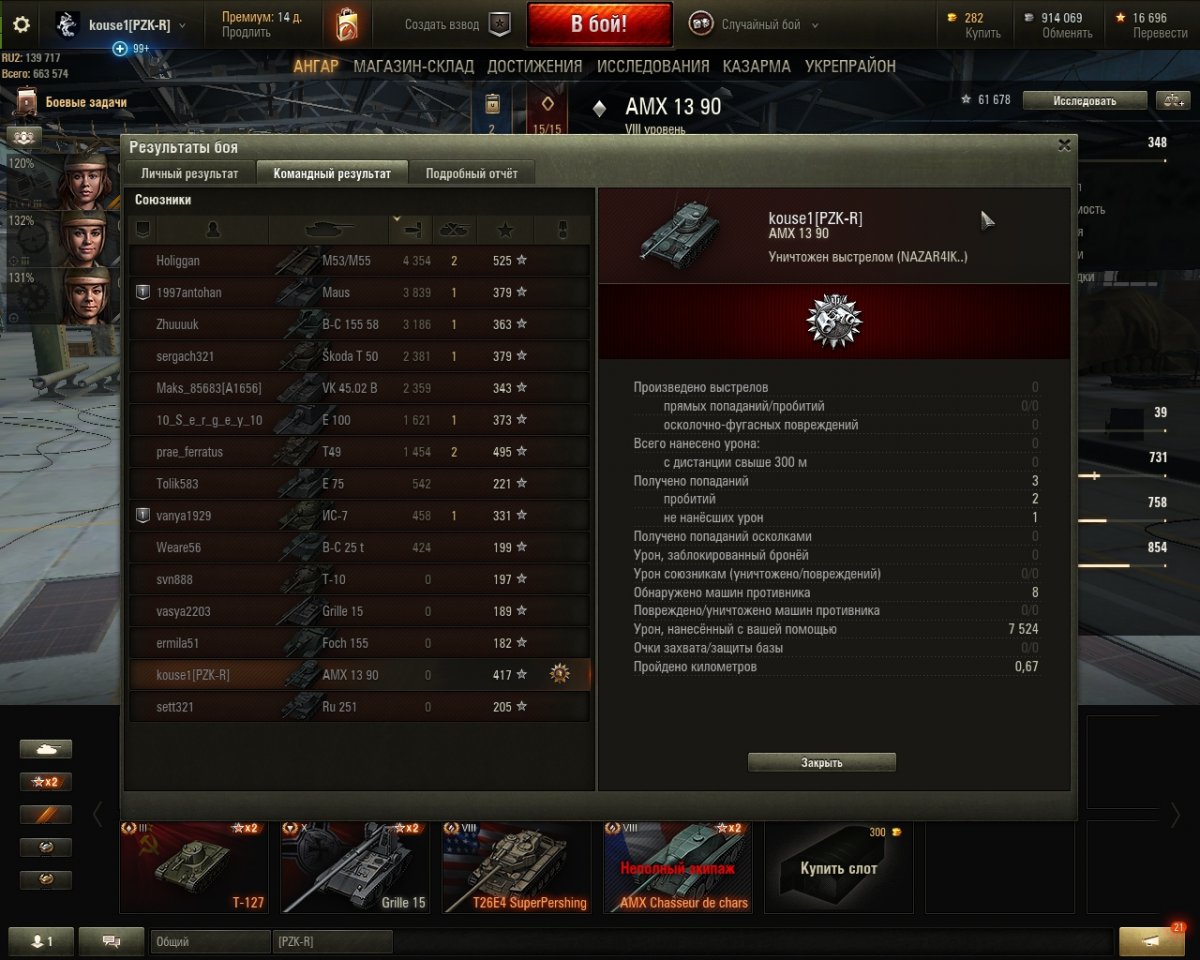Click the Общий chat channel tab
Image resolution: width=1200 pixels, height=960 pixels.
210,942
